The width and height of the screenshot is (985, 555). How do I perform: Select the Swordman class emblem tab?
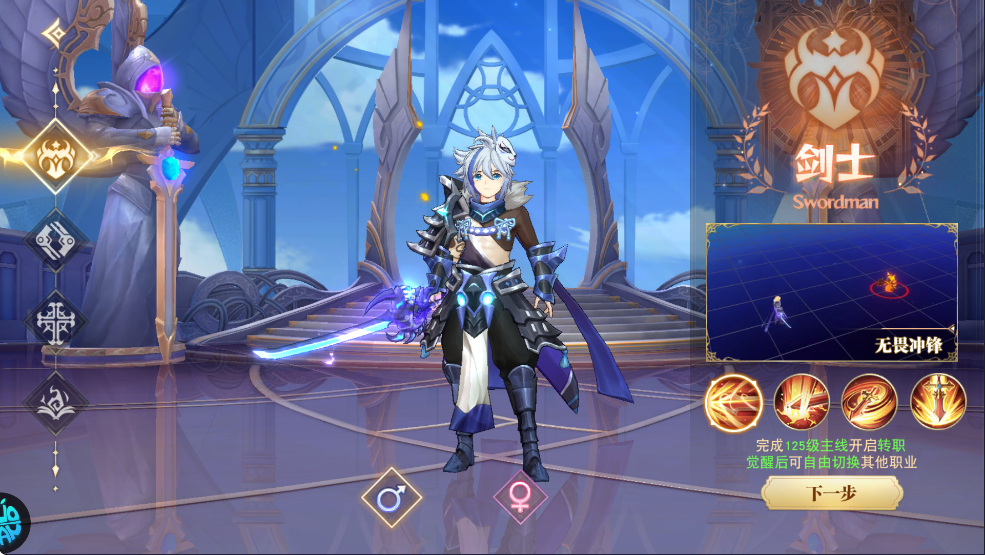pyautogui.click(x=55, y=157)
